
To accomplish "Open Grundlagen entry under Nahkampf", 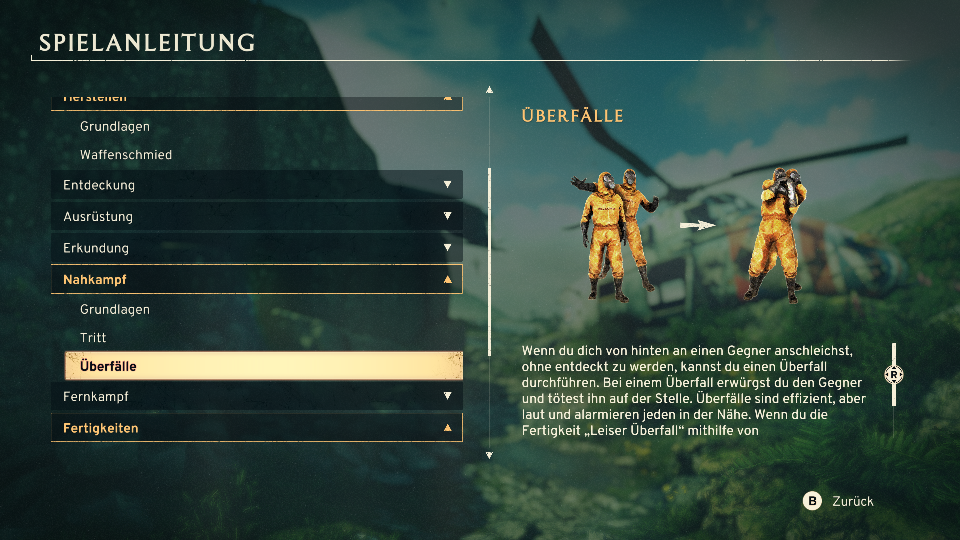I will tap(115, 309).
